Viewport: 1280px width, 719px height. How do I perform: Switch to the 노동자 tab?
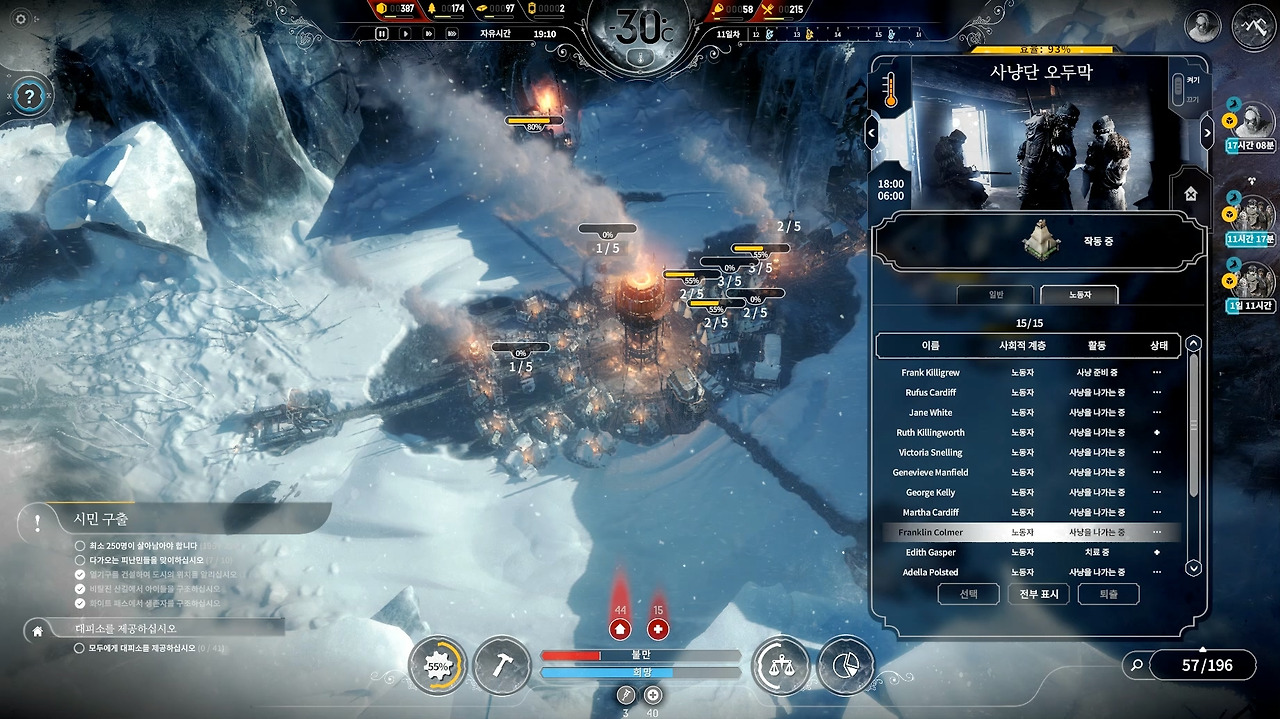[1079, 295]
